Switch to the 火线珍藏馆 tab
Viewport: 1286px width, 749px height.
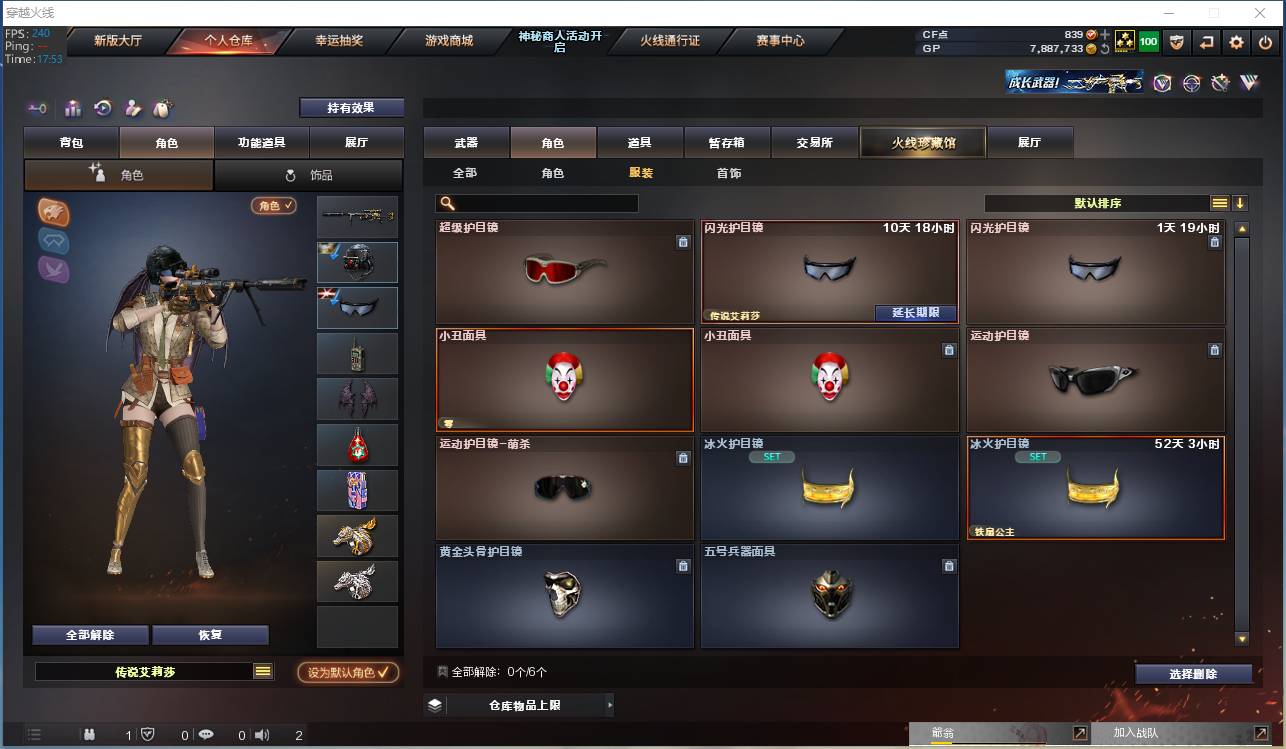(921, 142)
